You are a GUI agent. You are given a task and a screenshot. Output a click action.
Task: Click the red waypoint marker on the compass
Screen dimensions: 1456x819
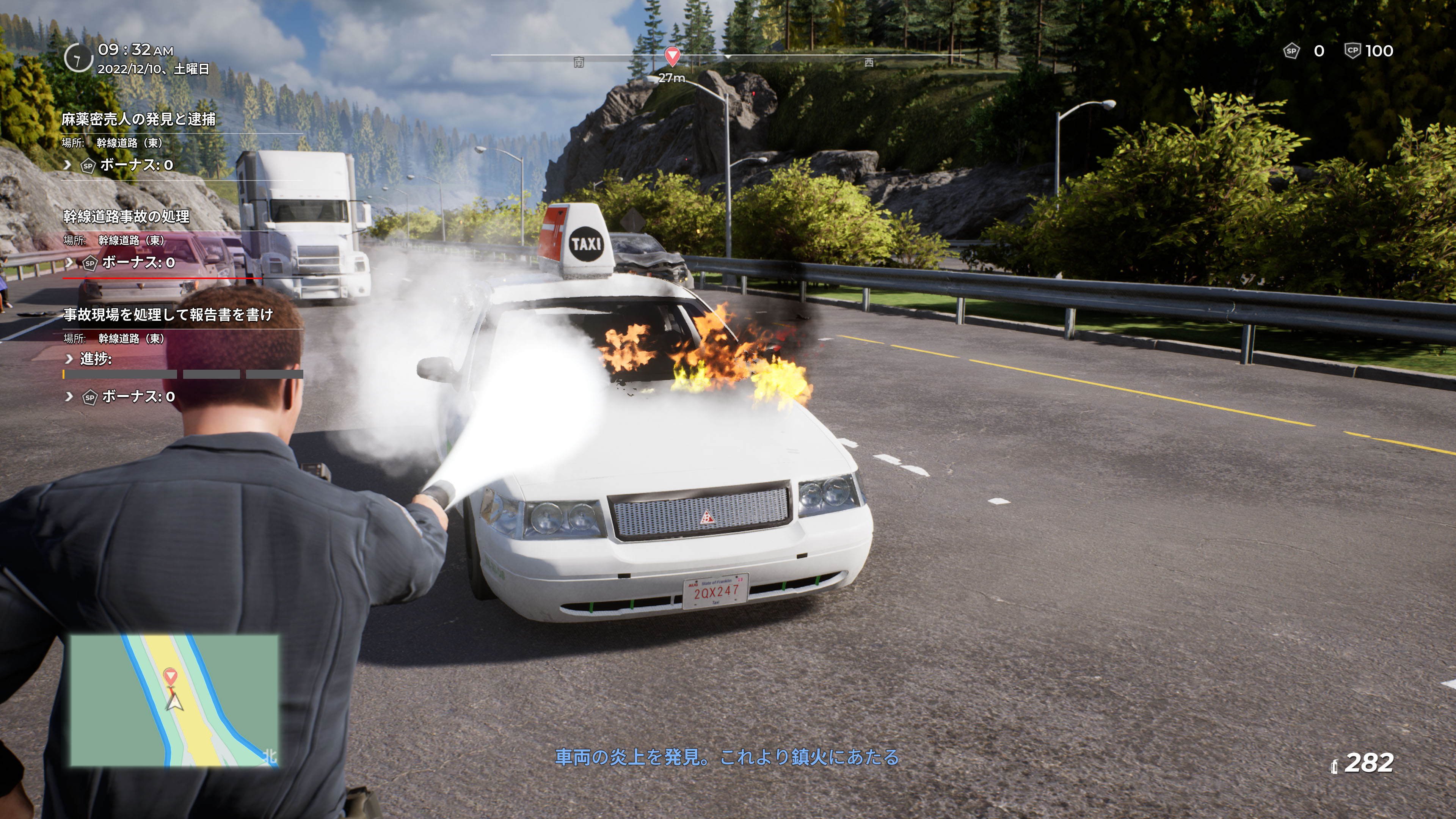pyautogui.click(x=672, y=56)
